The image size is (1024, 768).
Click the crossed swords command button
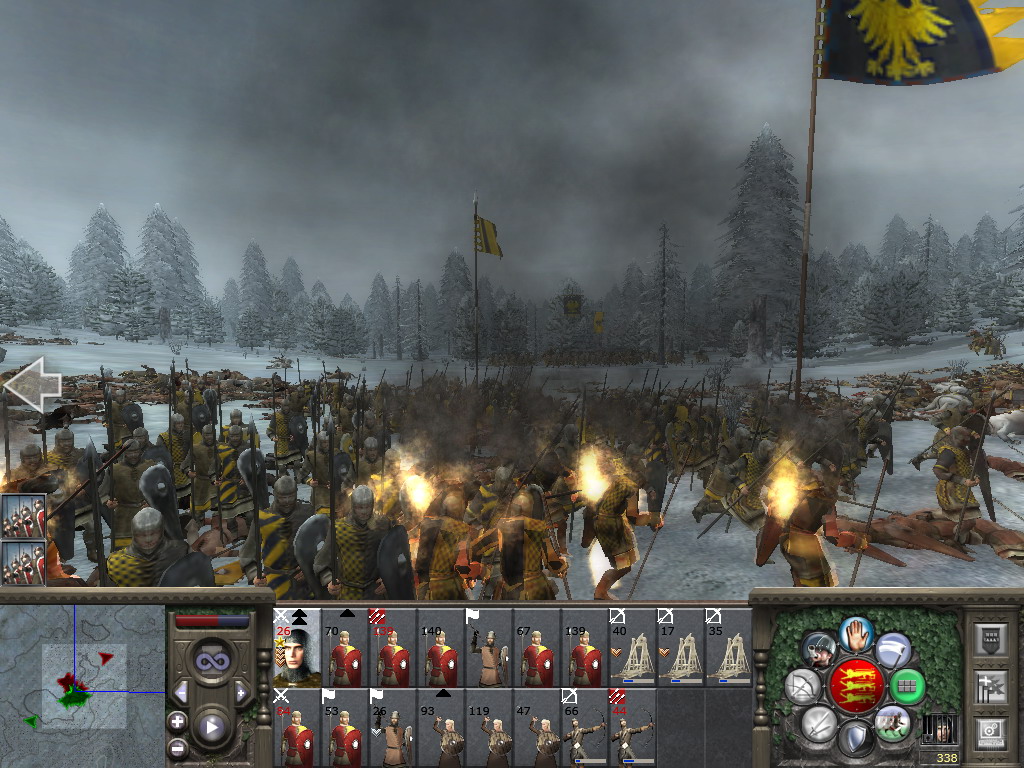(819, 722)
